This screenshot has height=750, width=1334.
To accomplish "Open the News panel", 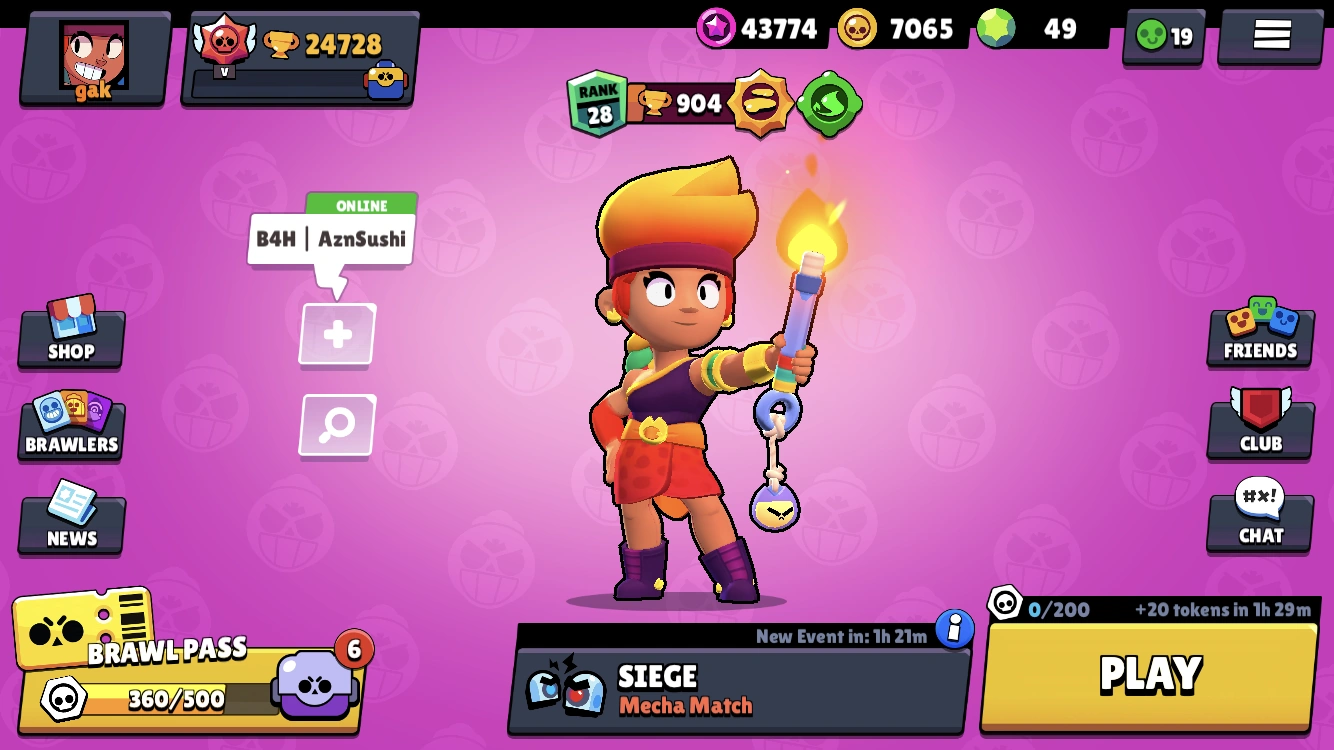I will pyautogui.click(x=70, y=519).
